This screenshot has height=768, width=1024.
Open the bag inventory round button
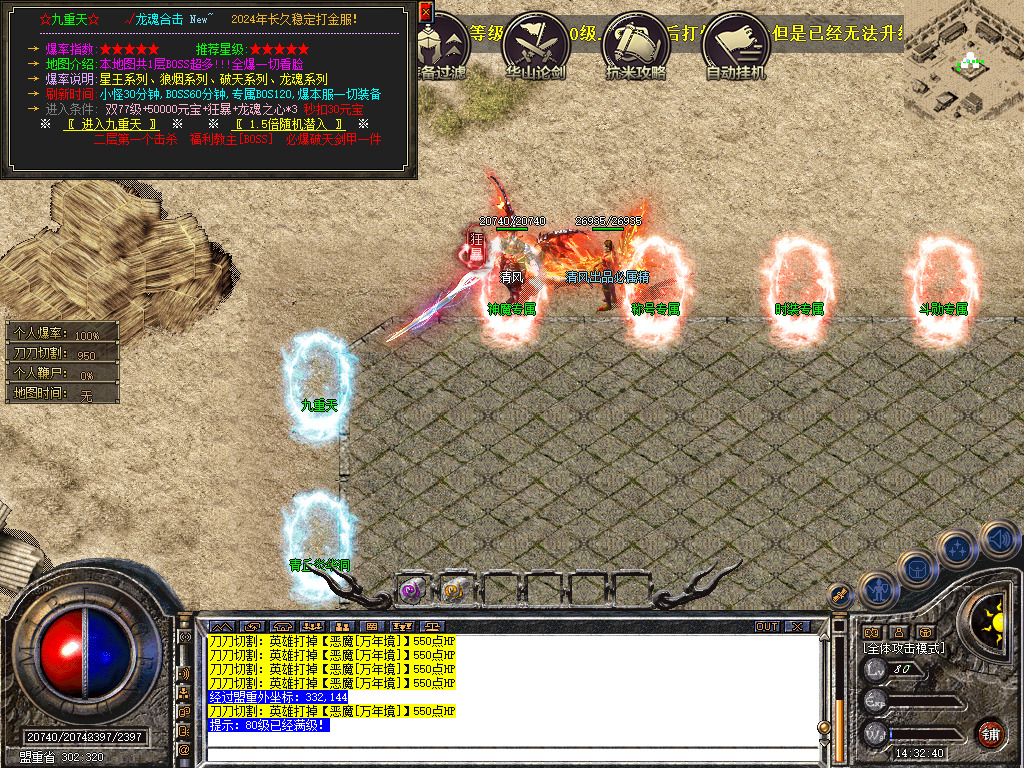click(918, 569)
